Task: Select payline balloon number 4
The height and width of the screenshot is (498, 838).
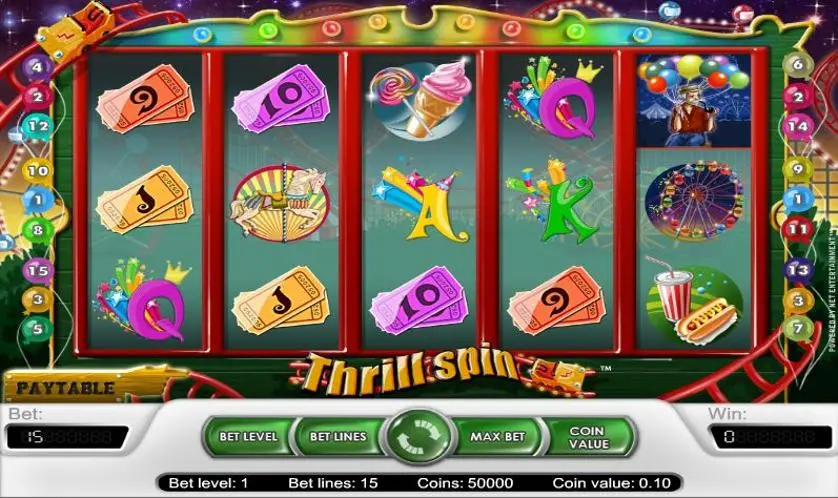Action: [x=38, y=69]
